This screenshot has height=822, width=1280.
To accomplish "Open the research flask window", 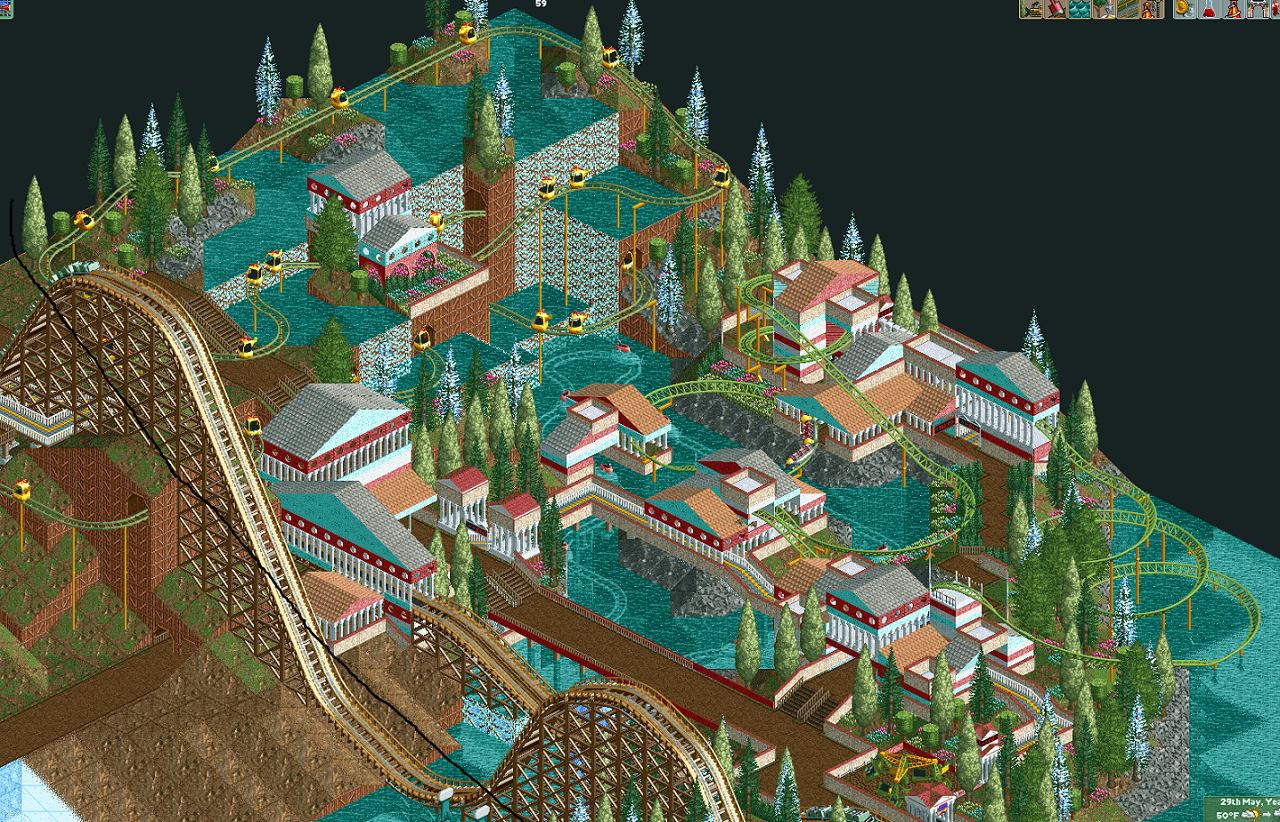I will point(1209,9).
